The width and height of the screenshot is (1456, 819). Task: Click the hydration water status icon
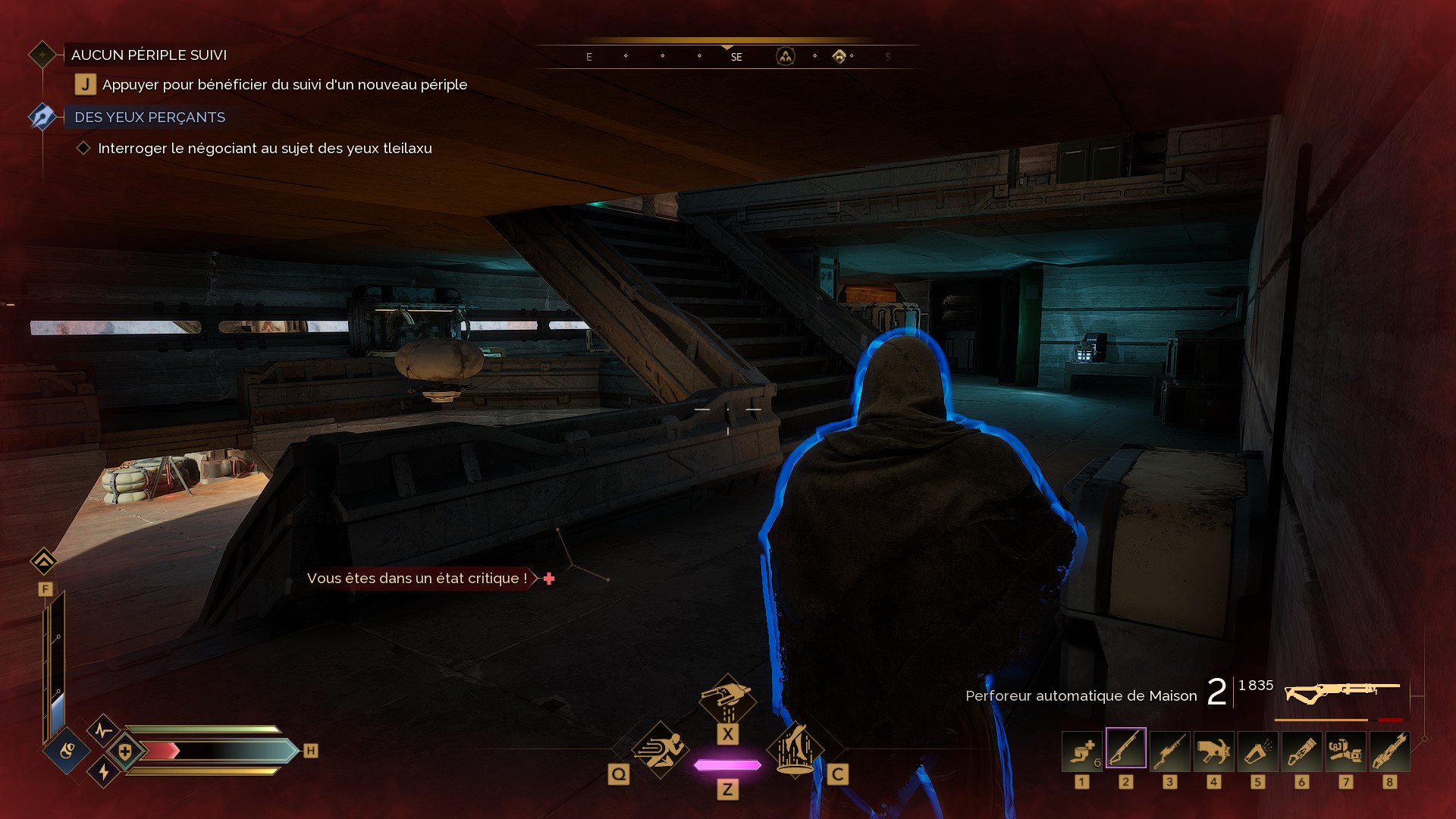coord(67,752)
